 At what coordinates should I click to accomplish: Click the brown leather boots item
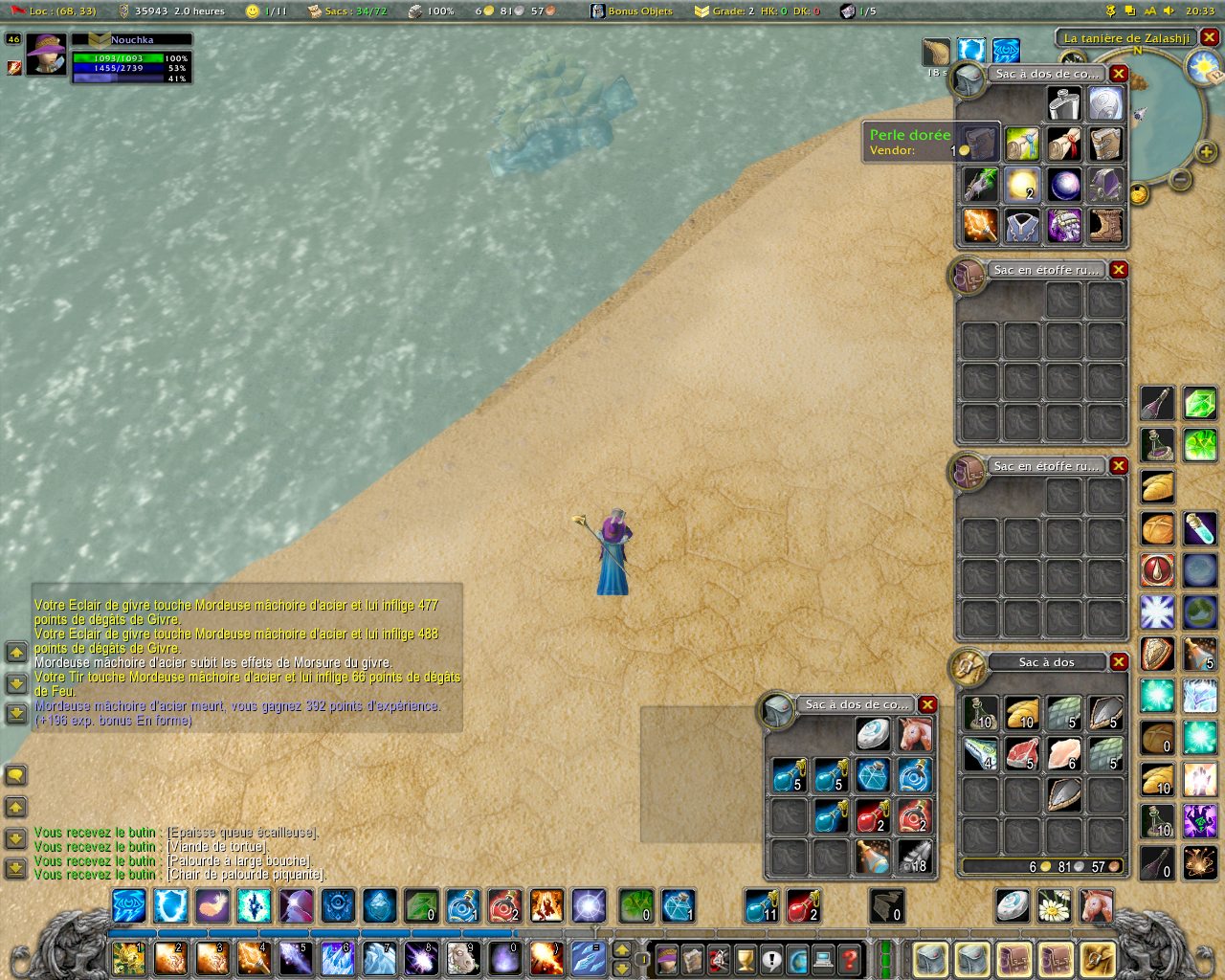pyautogui.click(x=1105, y=227)
